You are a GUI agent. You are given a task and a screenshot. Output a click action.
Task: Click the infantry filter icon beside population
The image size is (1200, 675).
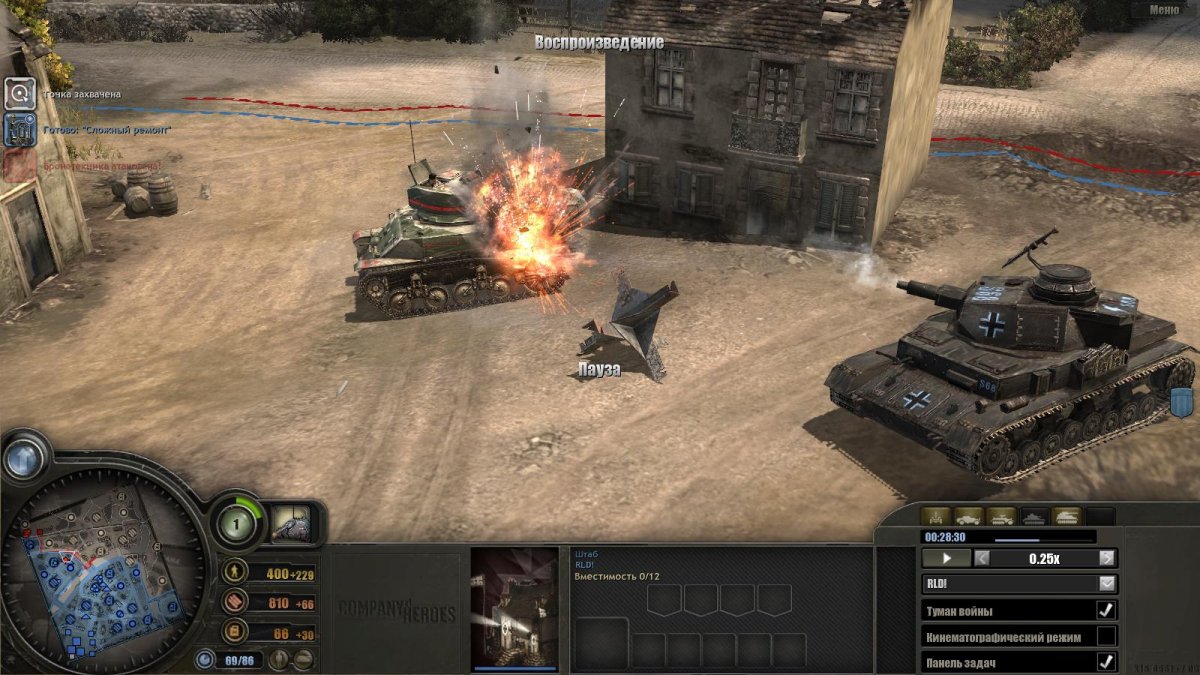tap(279, 659)
